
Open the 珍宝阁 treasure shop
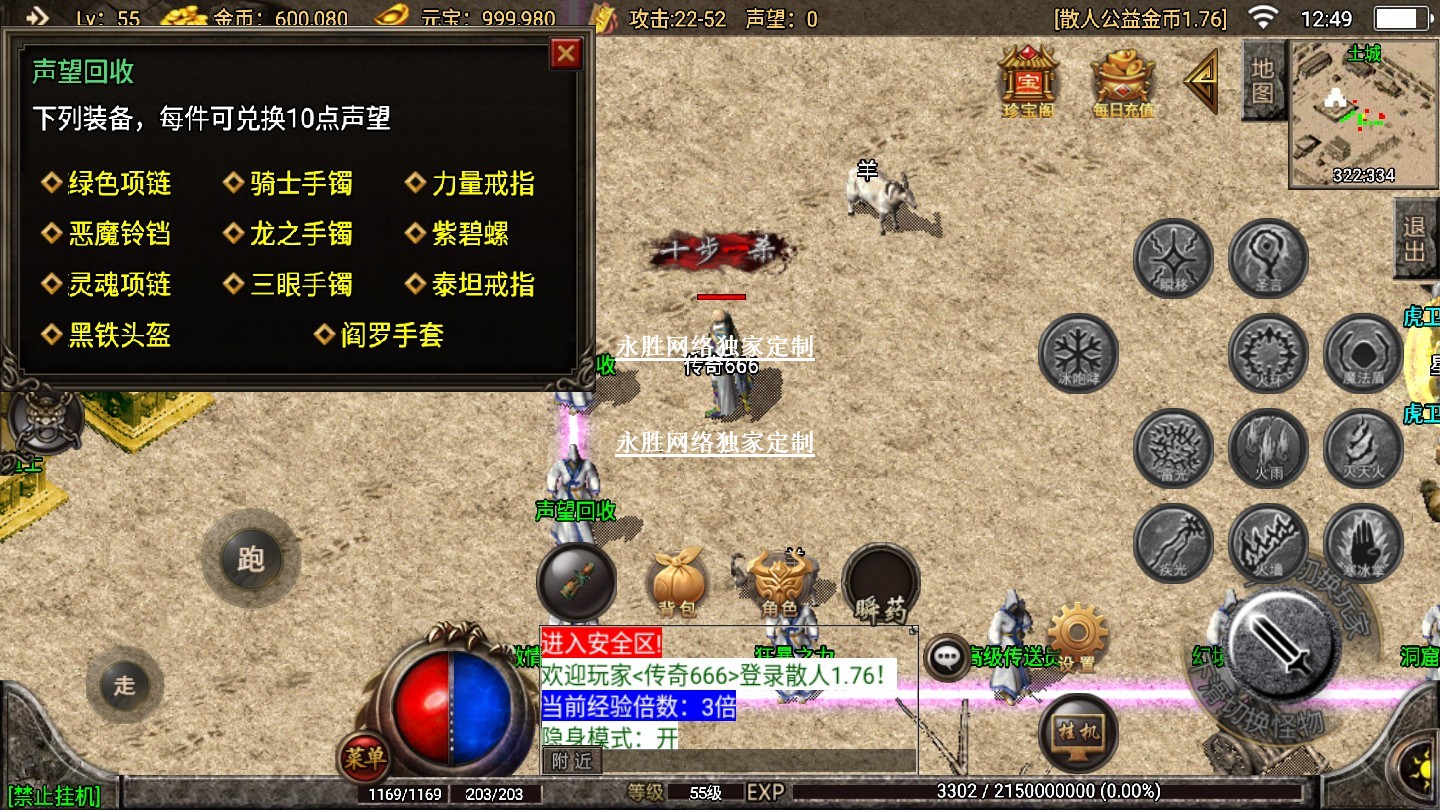coord(1028,80)
